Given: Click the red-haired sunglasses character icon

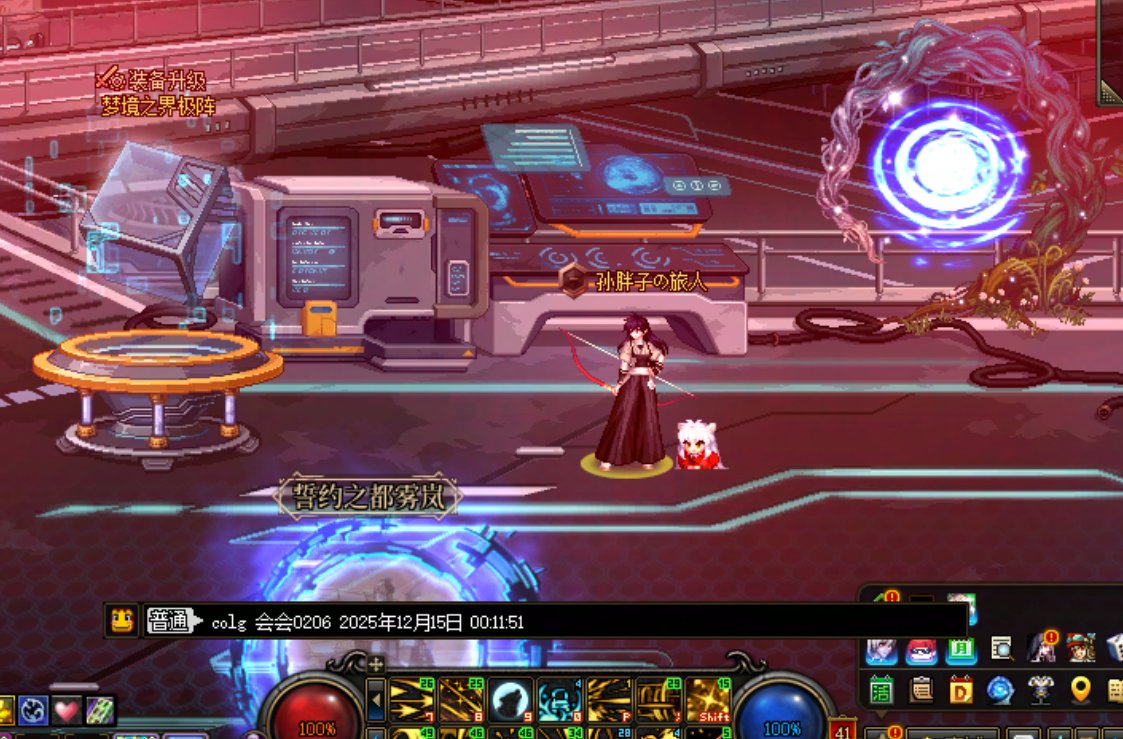Looking at the screenshot, I should pos(921,649).
